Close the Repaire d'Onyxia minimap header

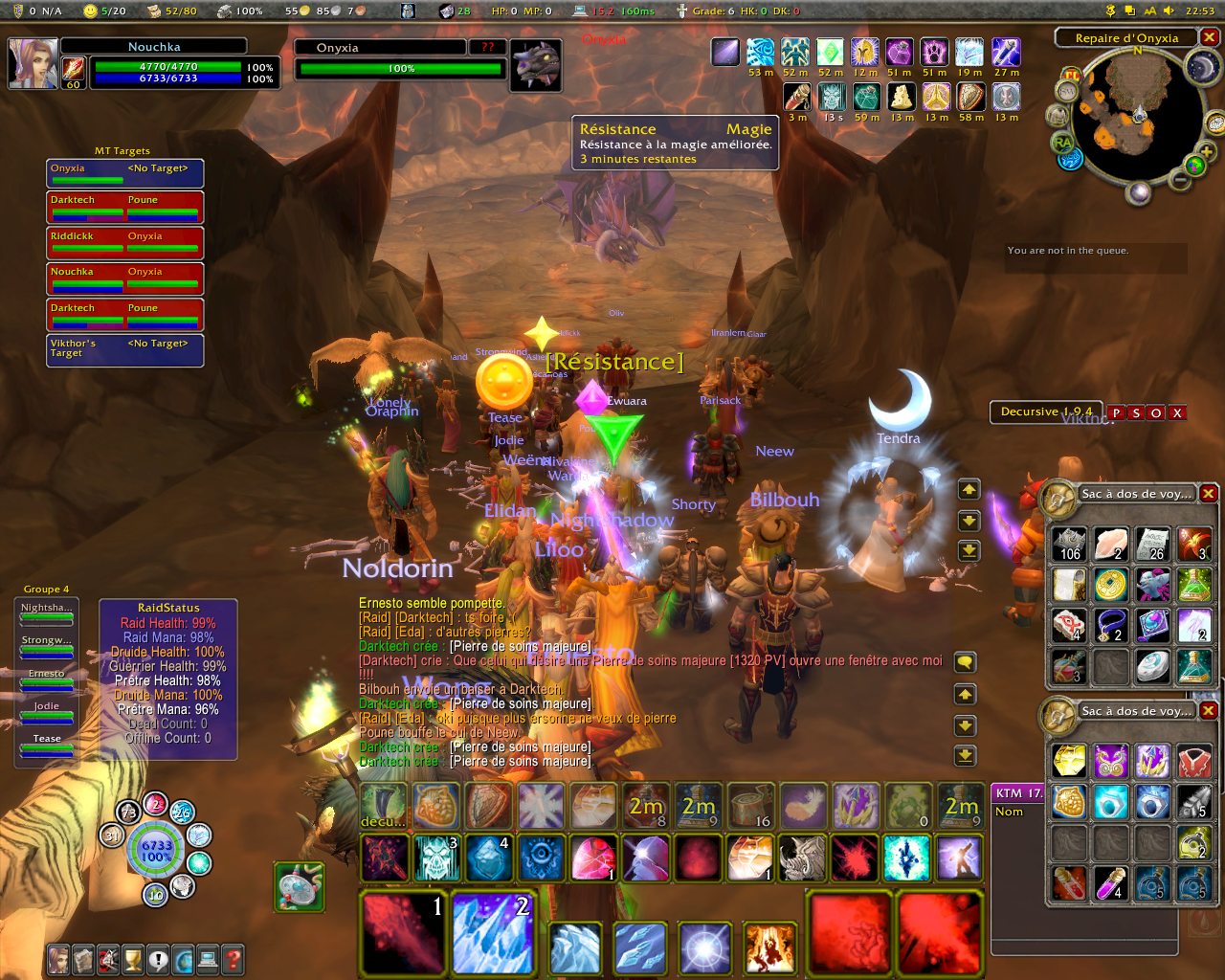coord(1210,38)
